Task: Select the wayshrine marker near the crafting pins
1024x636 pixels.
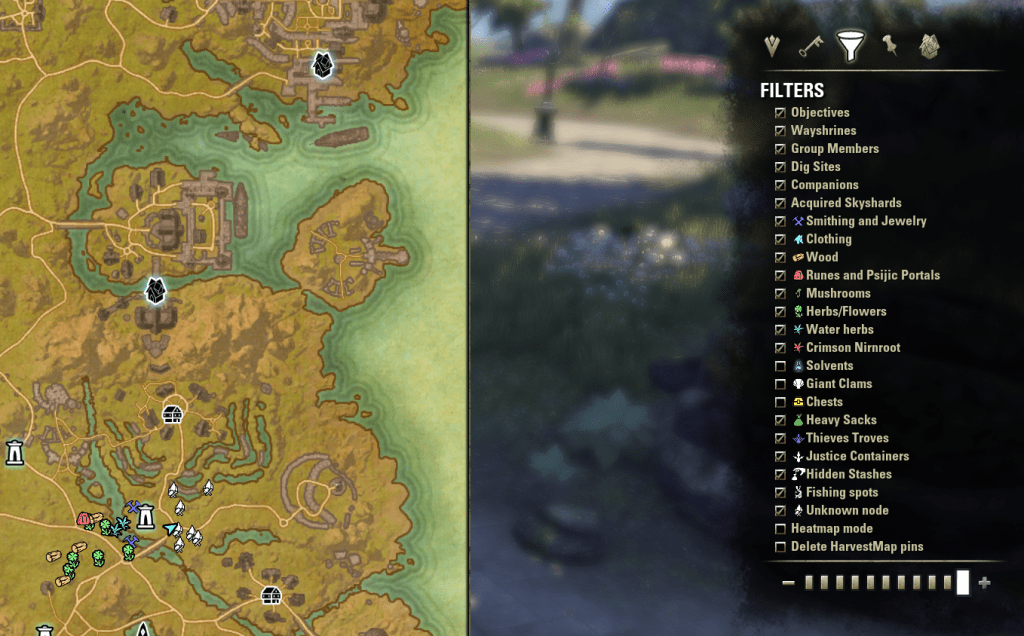Action: pyautogui.click(x=146, y=516)
